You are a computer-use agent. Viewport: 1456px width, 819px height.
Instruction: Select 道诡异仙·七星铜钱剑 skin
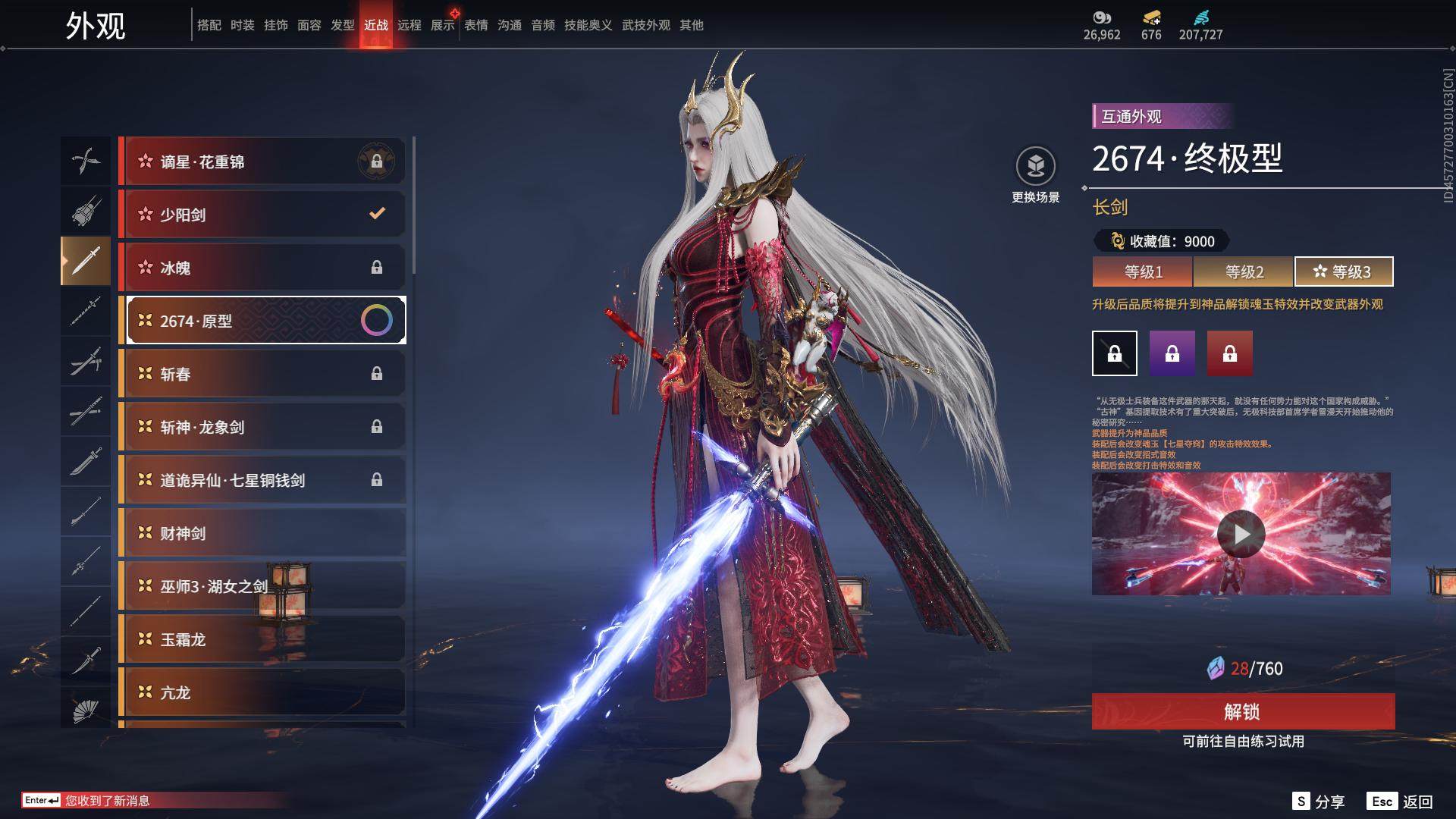pos(262,480)
